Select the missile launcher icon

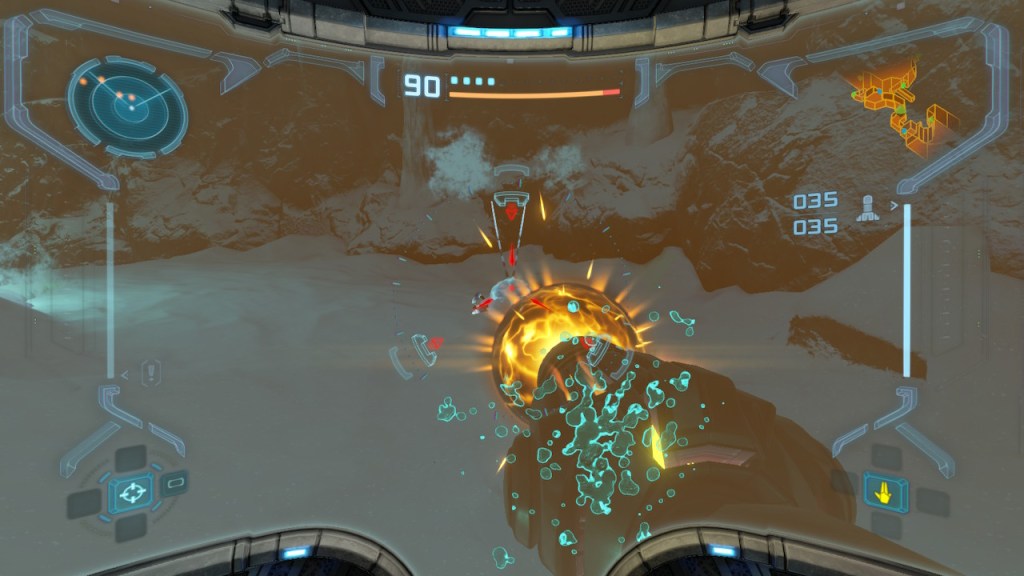pos(867,209)
